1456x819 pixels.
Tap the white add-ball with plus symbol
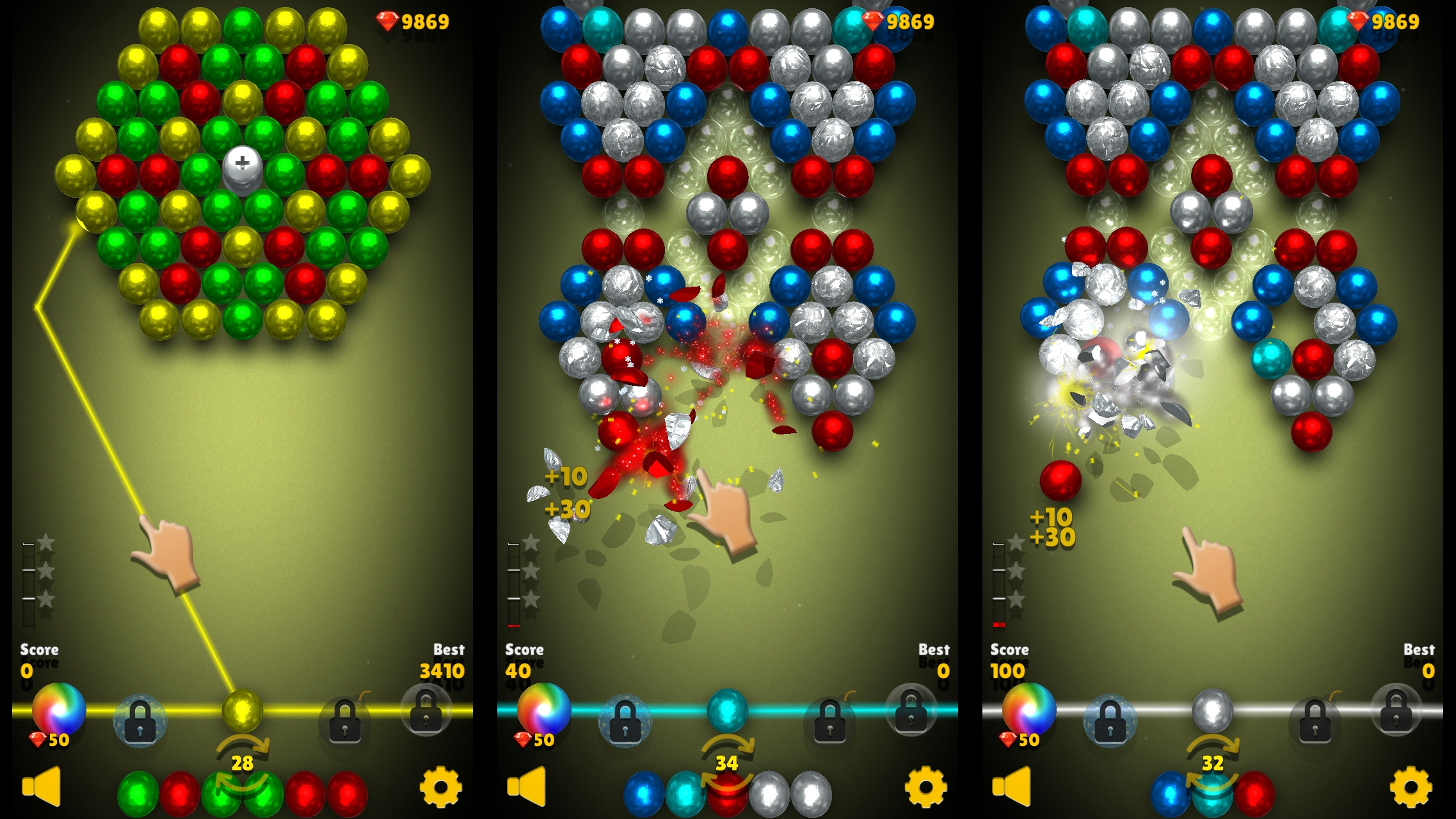(243, 168)
